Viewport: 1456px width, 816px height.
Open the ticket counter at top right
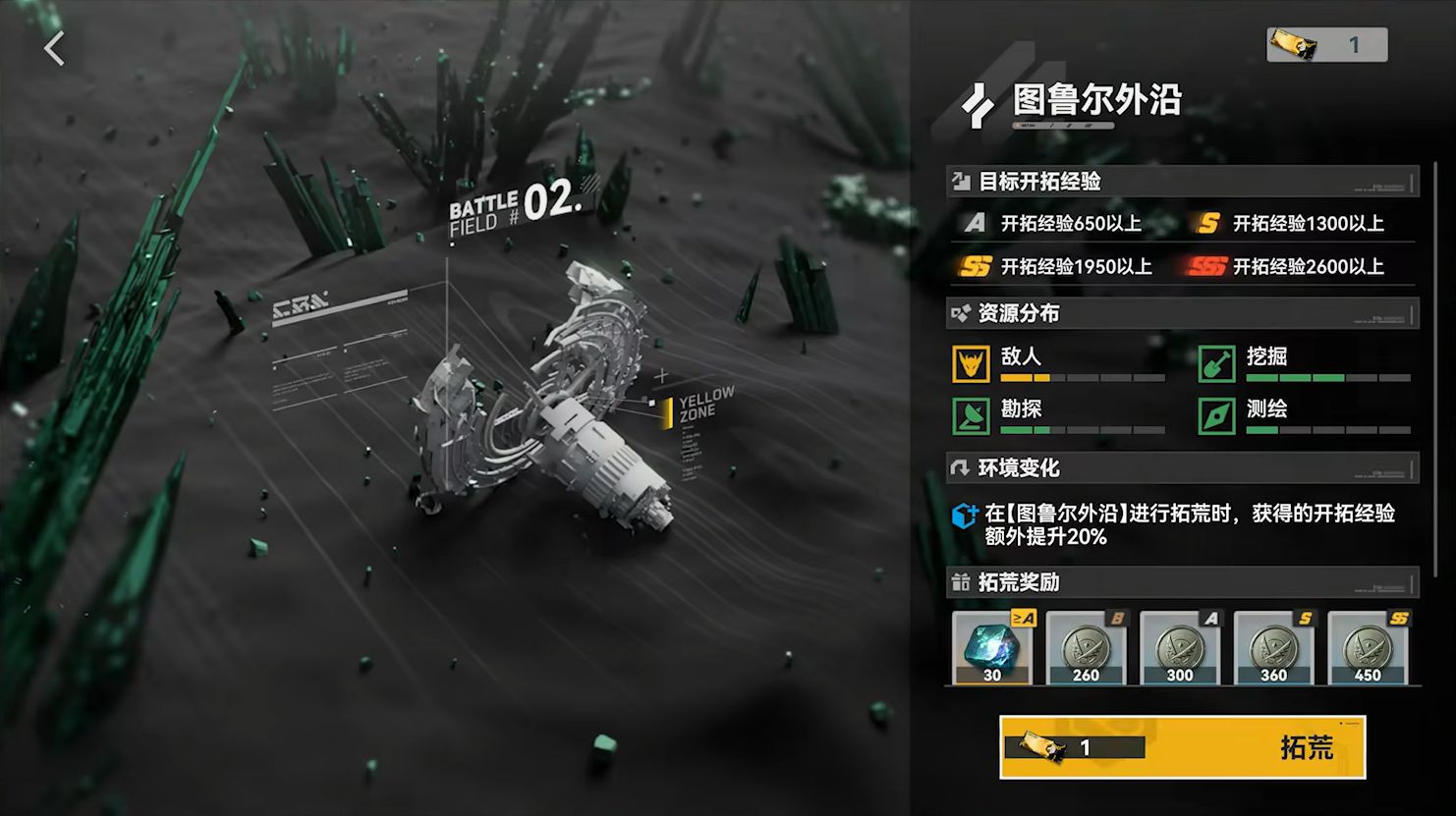tap(1326, 44)
